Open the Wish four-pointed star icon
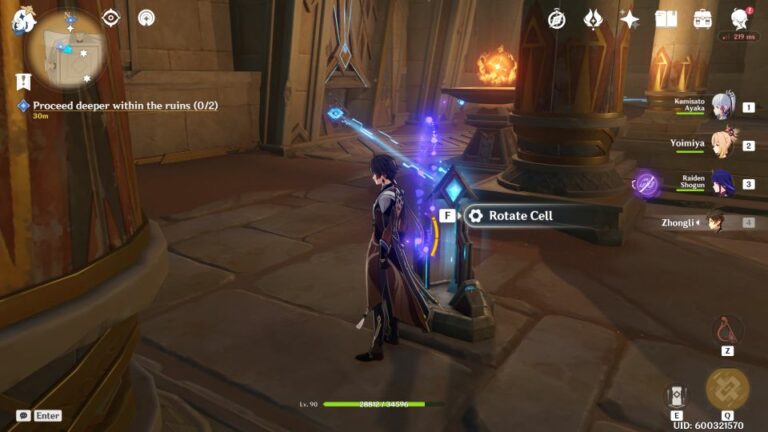Image resolution: width=768 pixels, height=432 pixels. pyautogui.click(x=629, y=19)
